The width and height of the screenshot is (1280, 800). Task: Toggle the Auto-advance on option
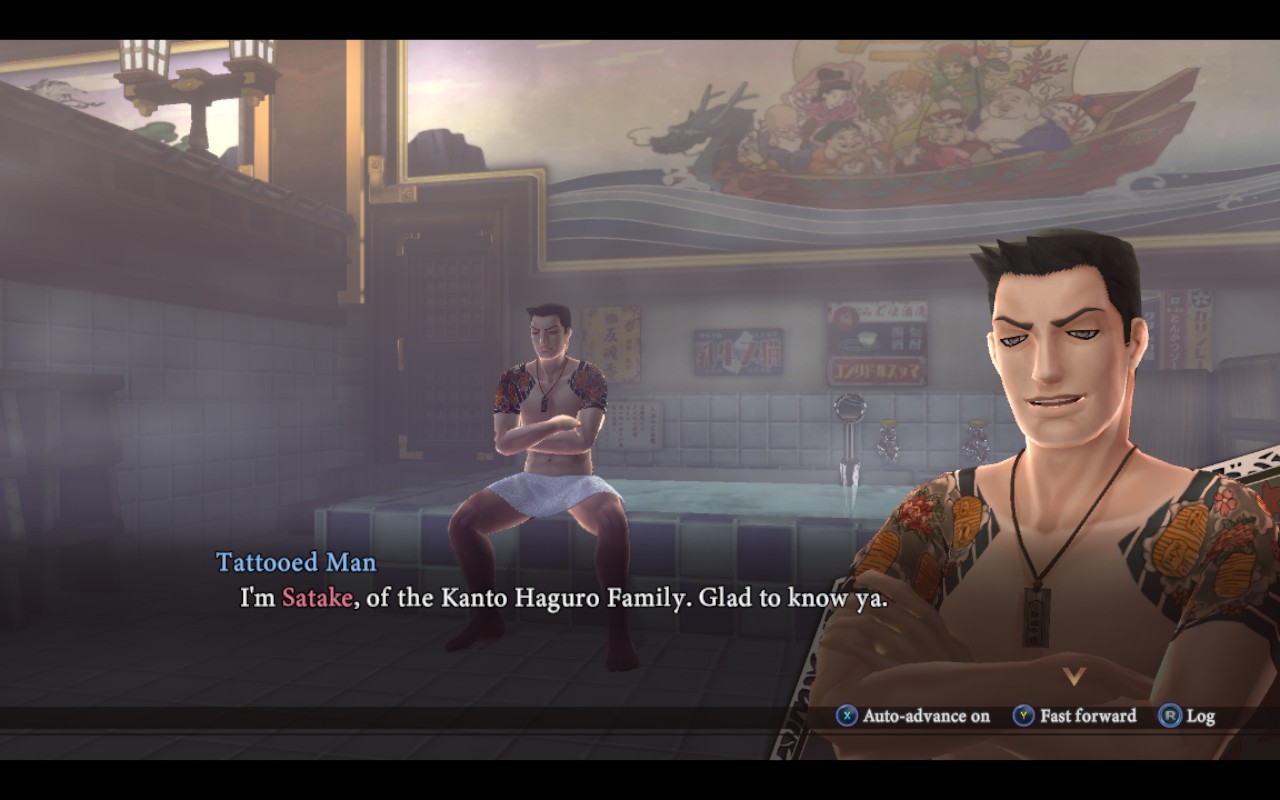tap(913, 716)
